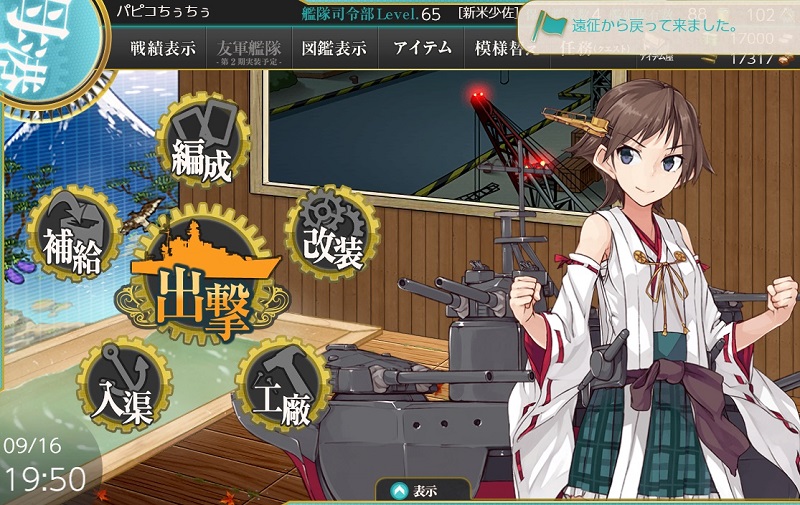This screenshot has width=800, height=505.
Task: Open the 出撃 (Sortie) menu
Action: (x=199, y=284)
